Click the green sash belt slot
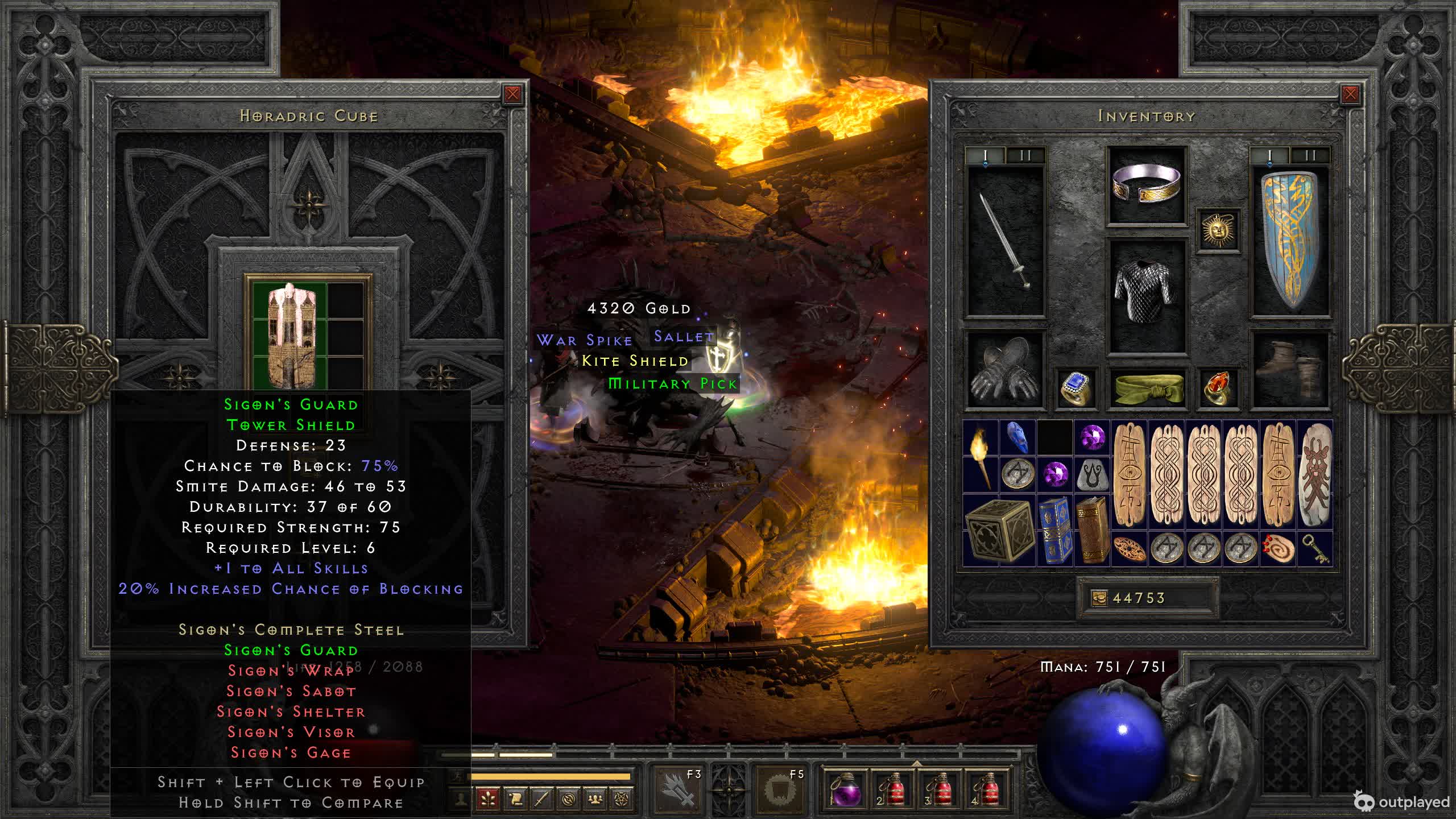 pos(1147,388)
